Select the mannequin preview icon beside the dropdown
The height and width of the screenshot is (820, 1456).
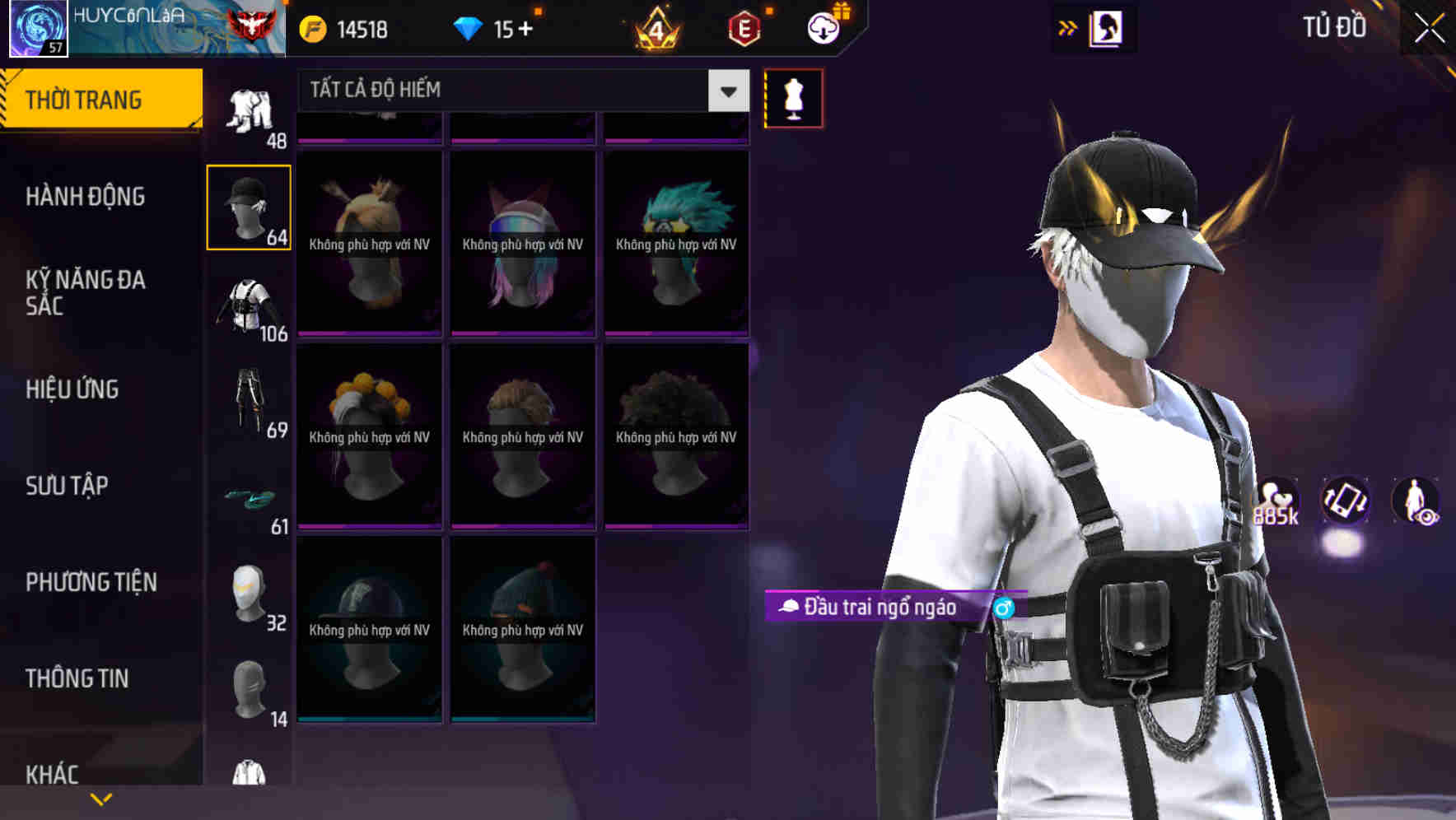792,98
